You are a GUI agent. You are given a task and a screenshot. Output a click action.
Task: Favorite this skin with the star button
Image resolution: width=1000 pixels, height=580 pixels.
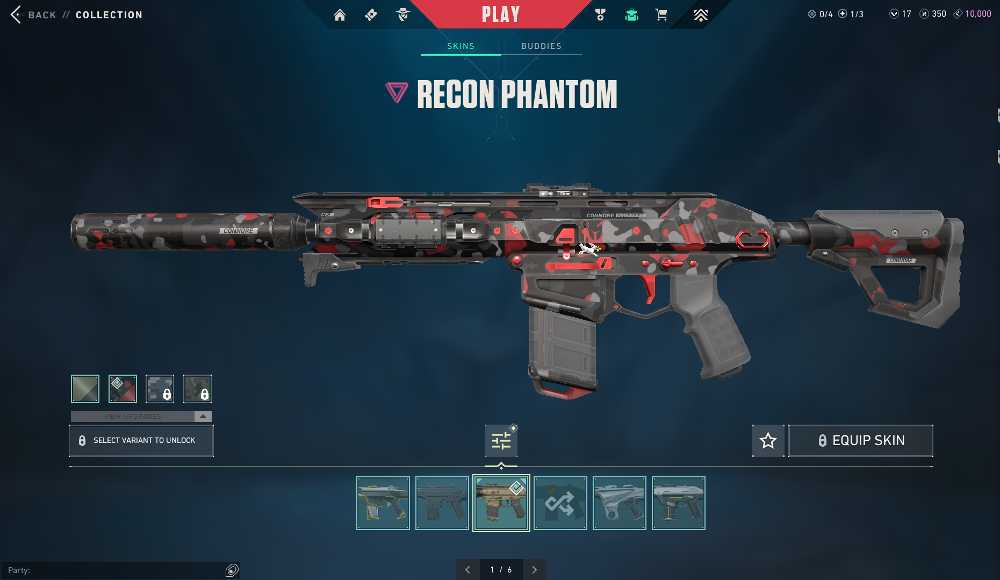tap(768, 440)
